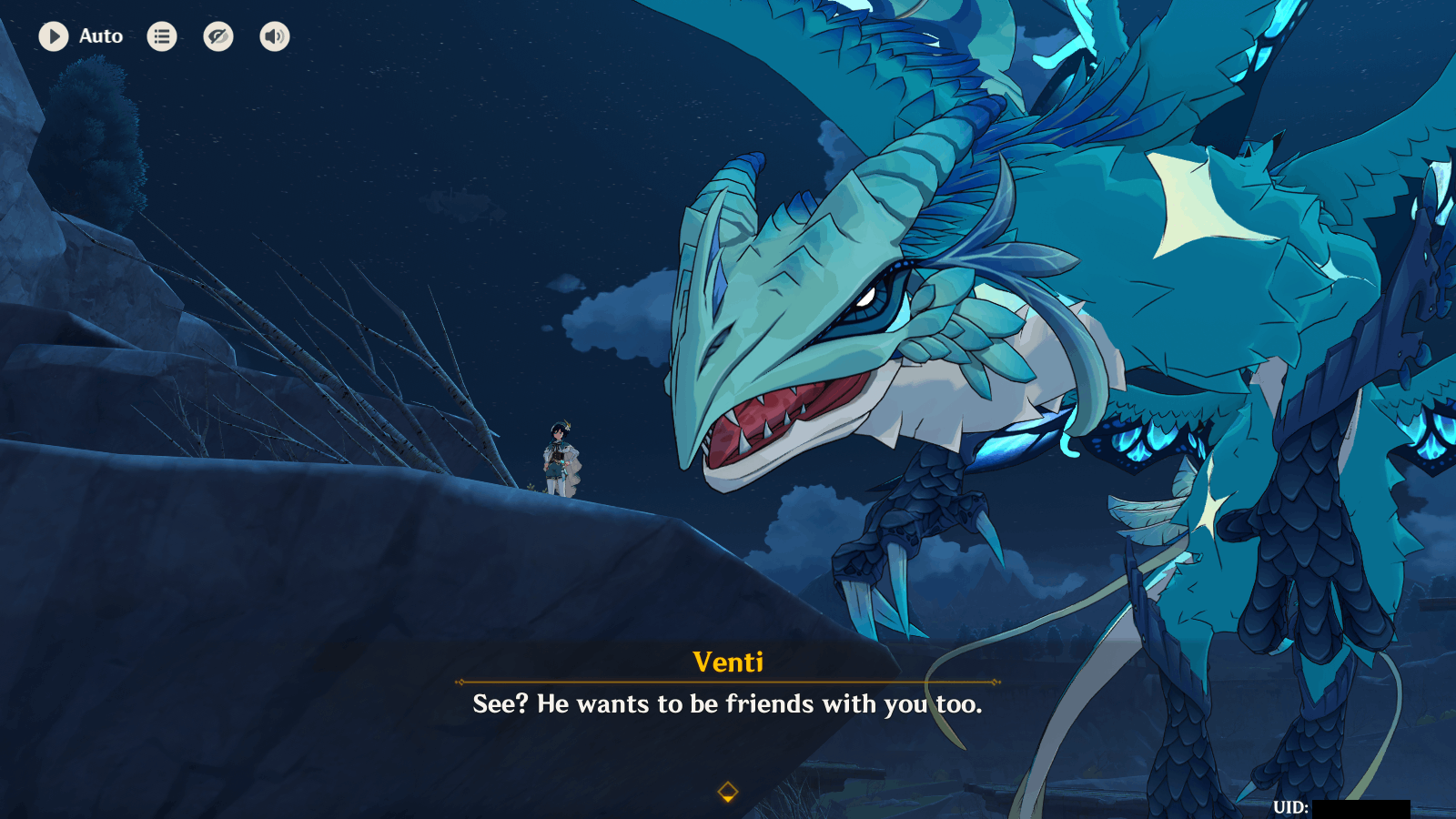Open the dialogue history log
Image resolution: width=1456 pixels, height=819 pixels.
point(162,36)
